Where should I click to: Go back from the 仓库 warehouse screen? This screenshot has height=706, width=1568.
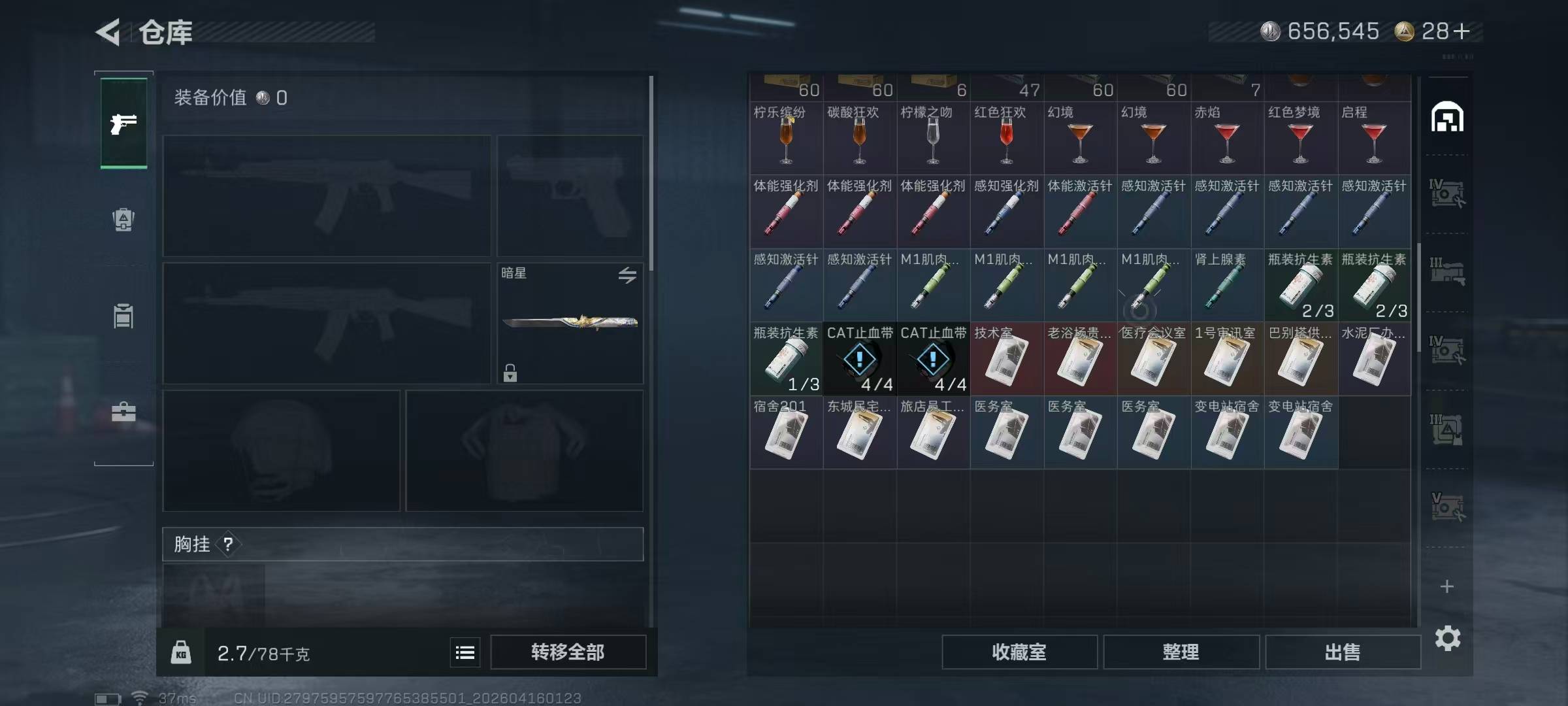108,32
